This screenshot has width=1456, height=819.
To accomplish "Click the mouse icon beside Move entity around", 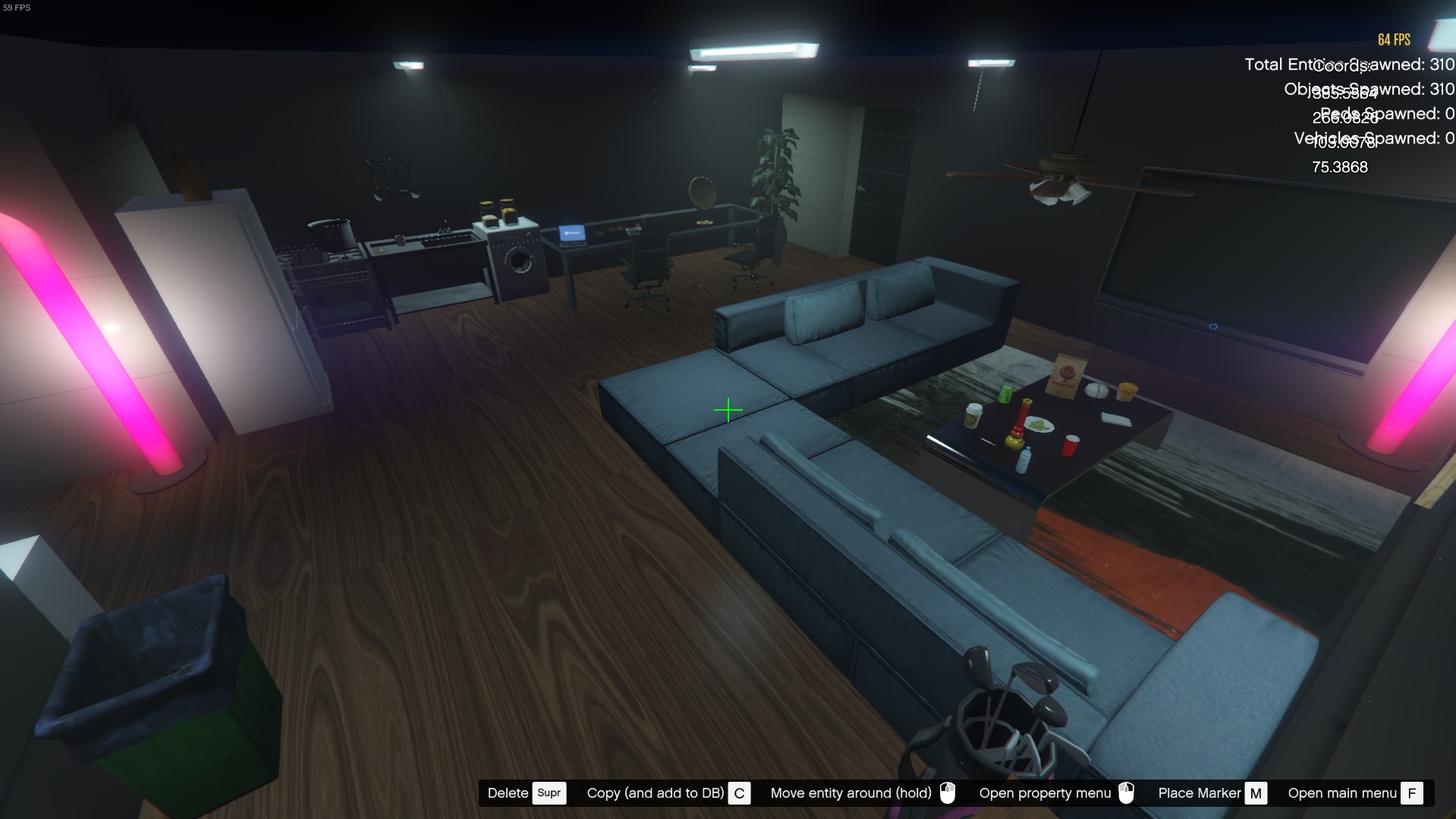I will pyautogui.click(x=949, y=793).
